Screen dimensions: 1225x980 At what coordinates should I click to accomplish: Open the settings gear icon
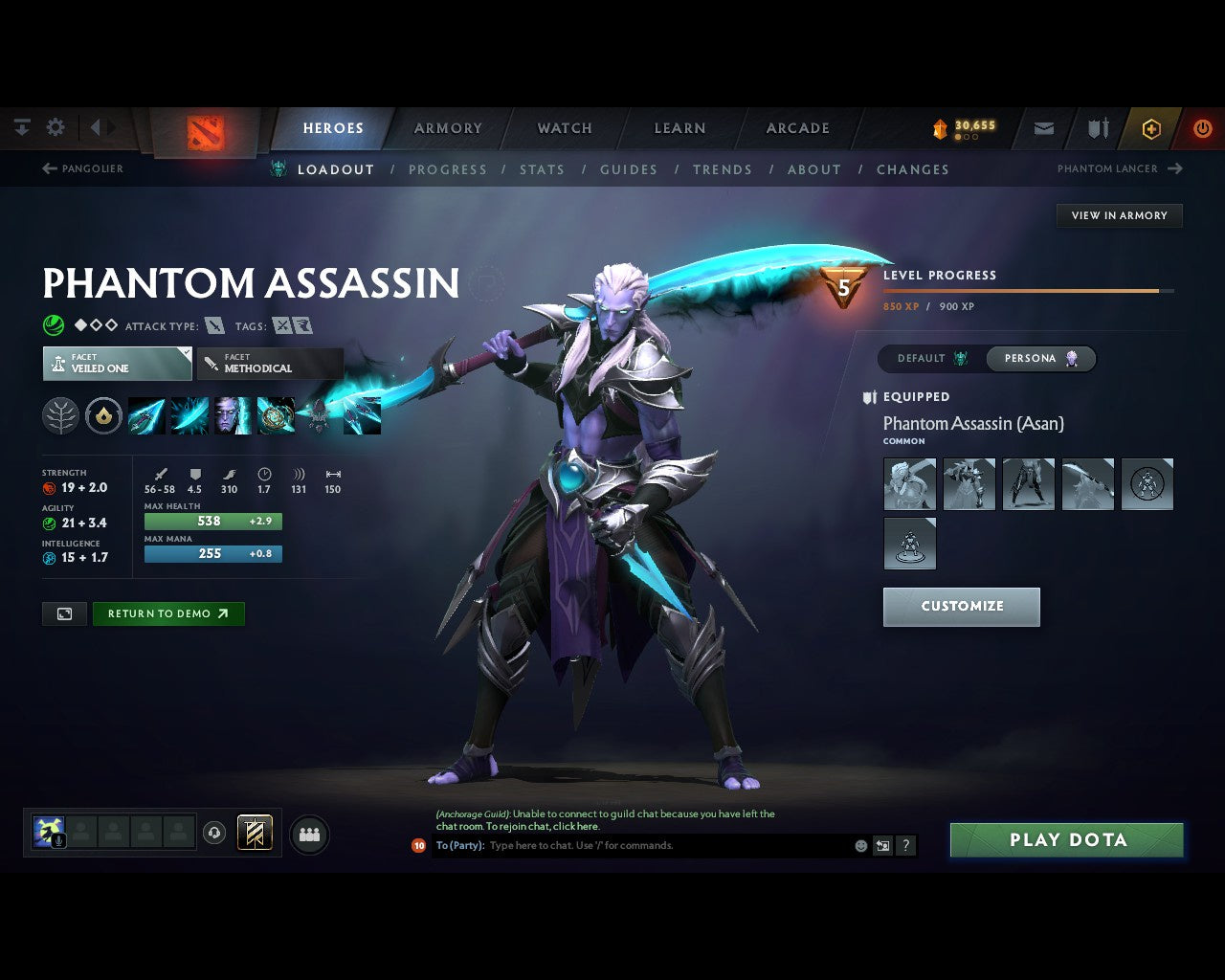coord(56,127)
